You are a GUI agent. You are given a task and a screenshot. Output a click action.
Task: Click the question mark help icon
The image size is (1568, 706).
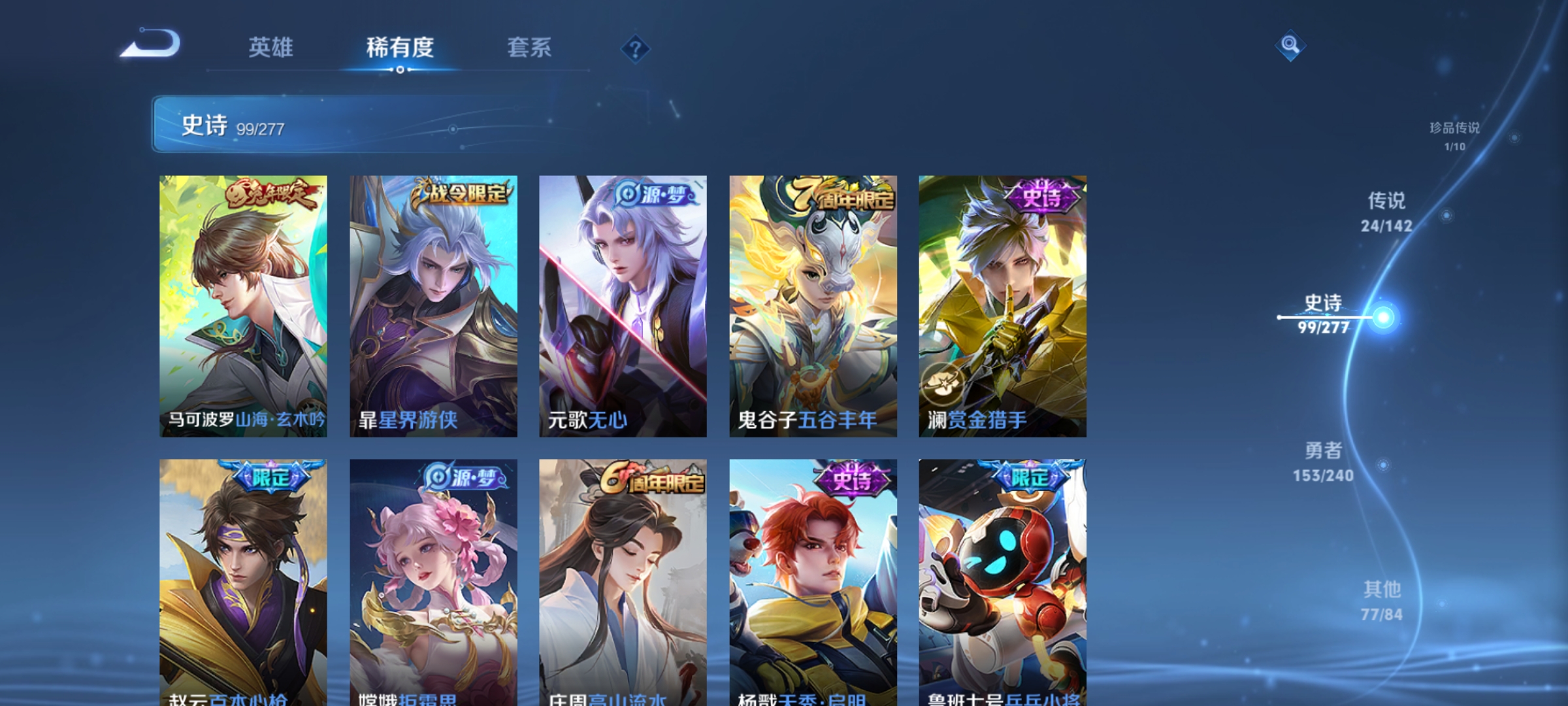634,49
